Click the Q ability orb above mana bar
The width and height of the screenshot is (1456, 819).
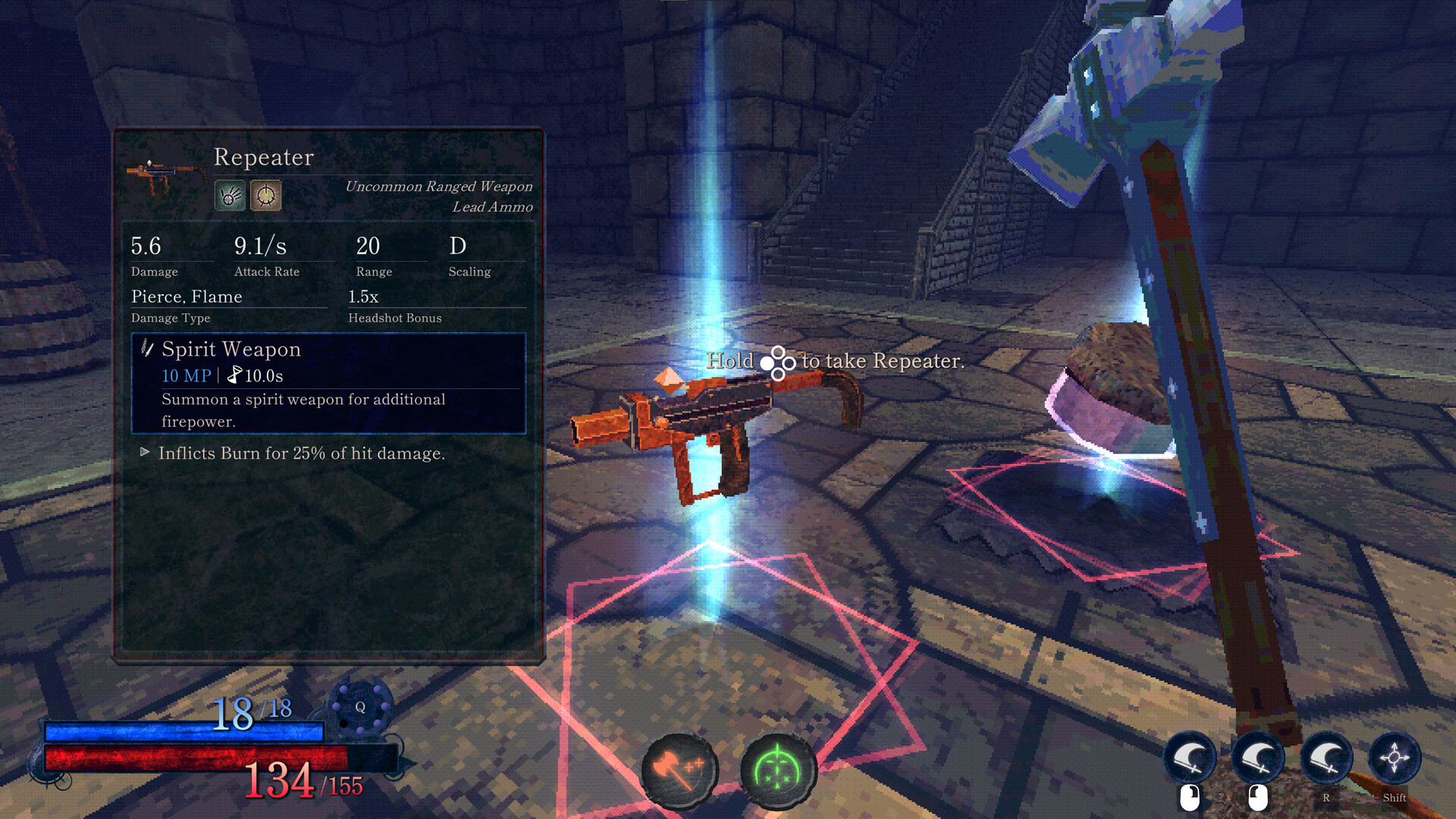360,707
